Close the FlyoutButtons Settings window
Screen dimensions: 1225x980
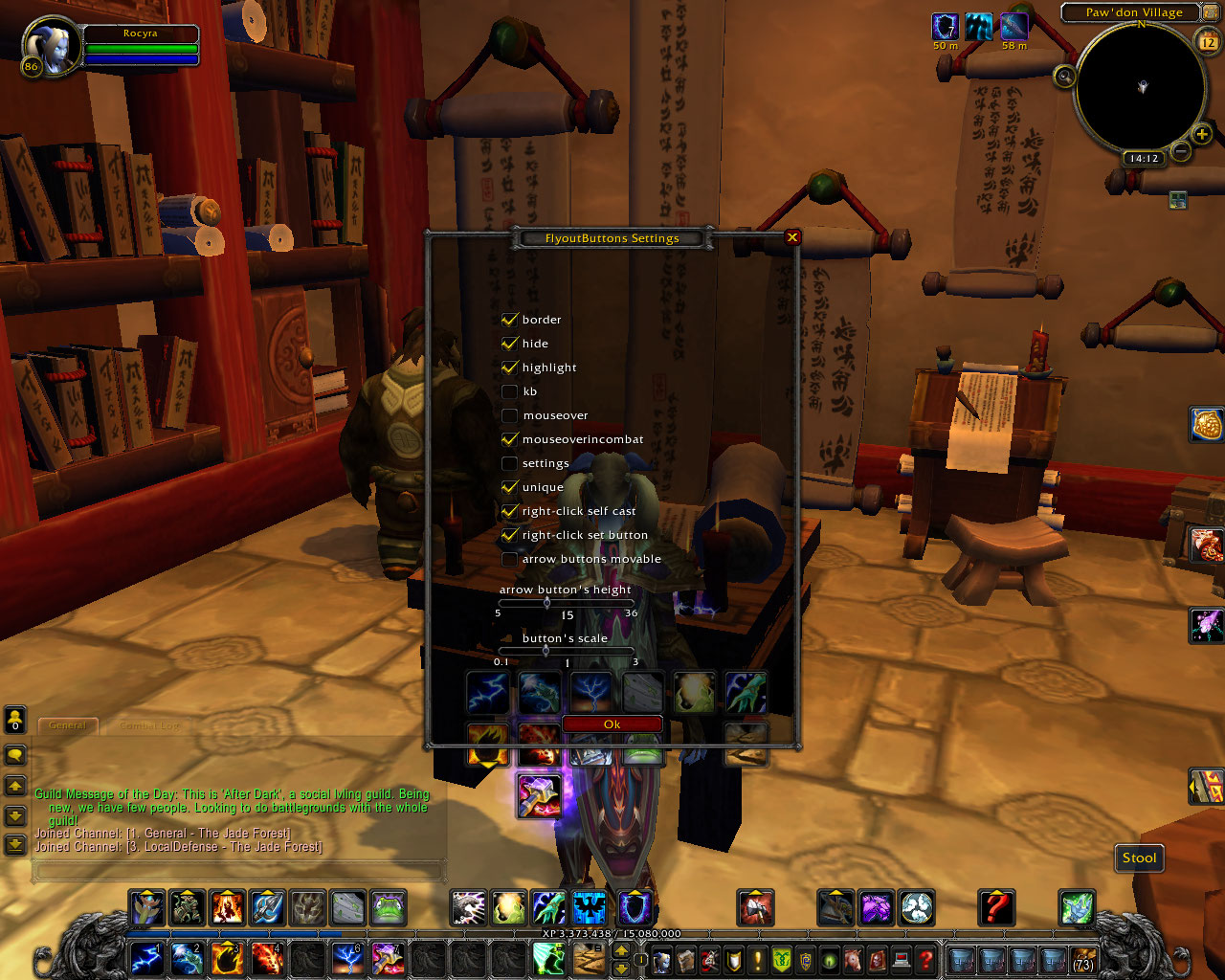click(791, 237)
